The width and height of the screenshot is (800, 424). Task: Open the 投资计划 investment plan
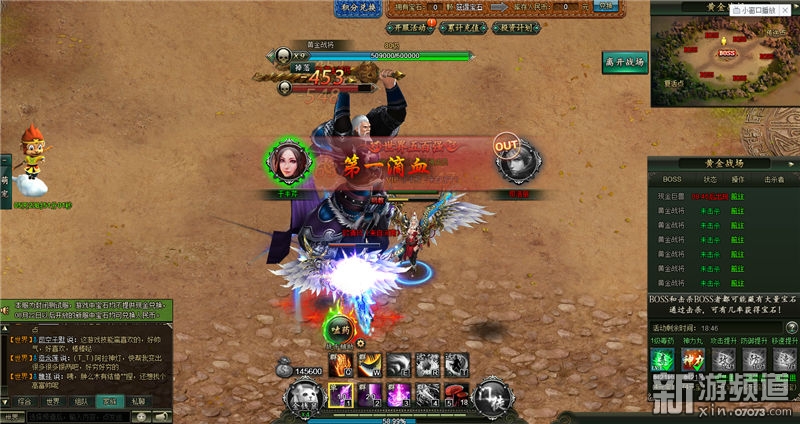pyautogui.click(x=516, y=29)
